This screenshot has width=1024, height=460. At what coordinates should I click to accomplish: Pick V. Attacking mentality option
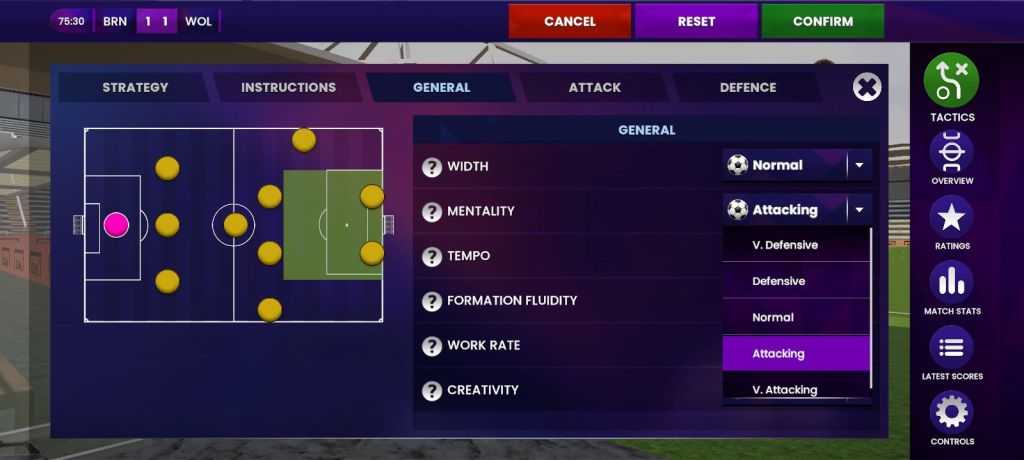785,389
